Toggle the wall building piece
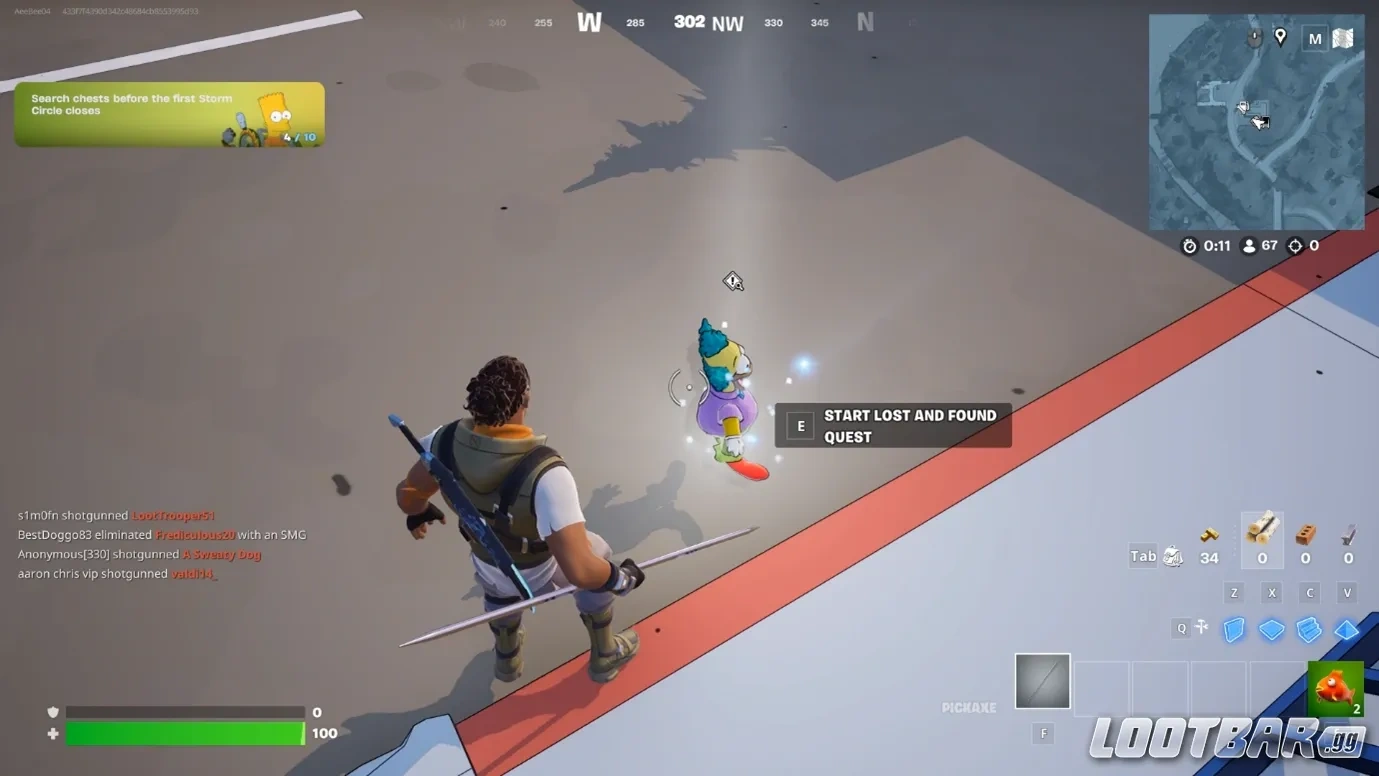 pos(1234,630)
